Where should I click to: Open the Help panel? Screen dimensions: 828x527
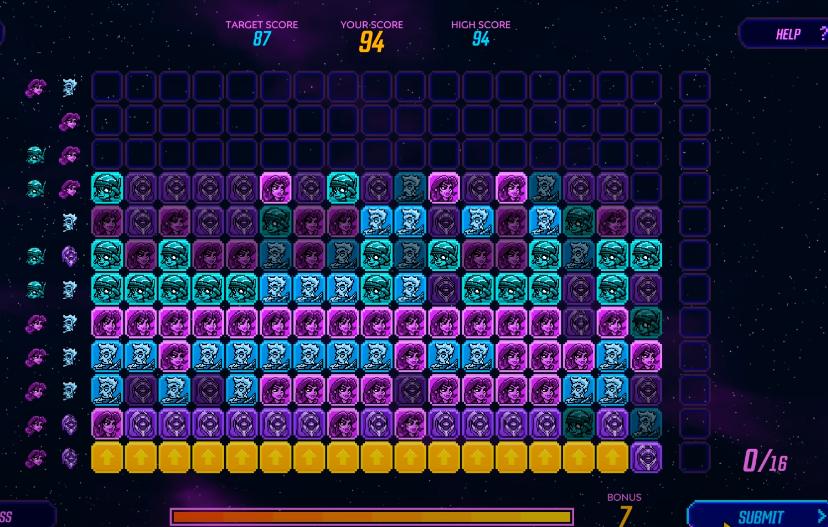pyautogui.click(x=788, y=34)
